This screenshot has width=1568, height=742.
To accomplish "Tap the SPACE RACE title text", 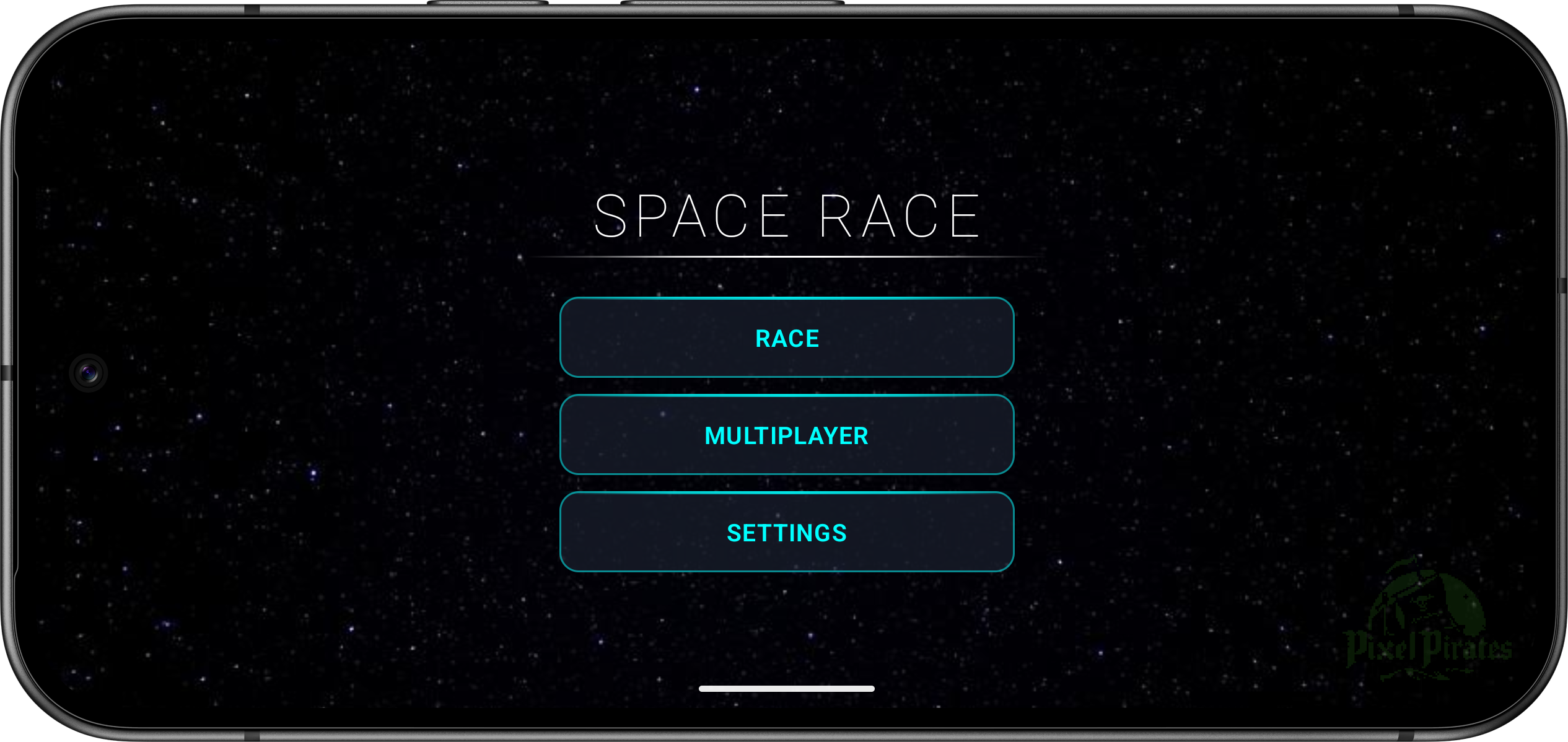I will coord(786,213).
